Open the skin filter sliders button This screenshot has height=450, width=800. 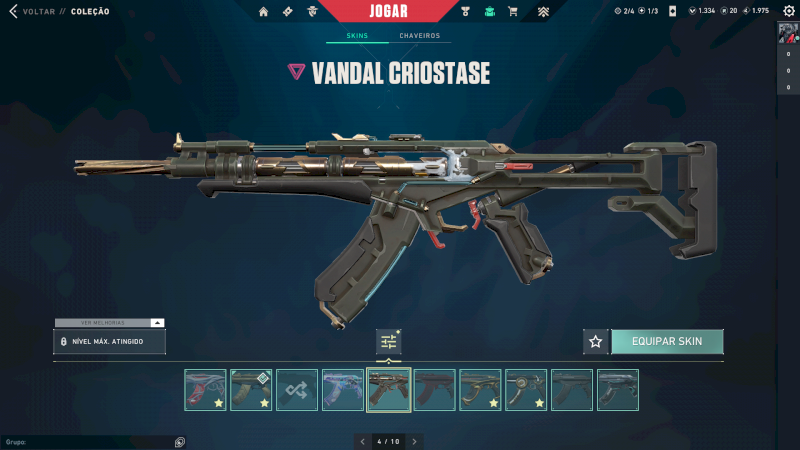389,342
